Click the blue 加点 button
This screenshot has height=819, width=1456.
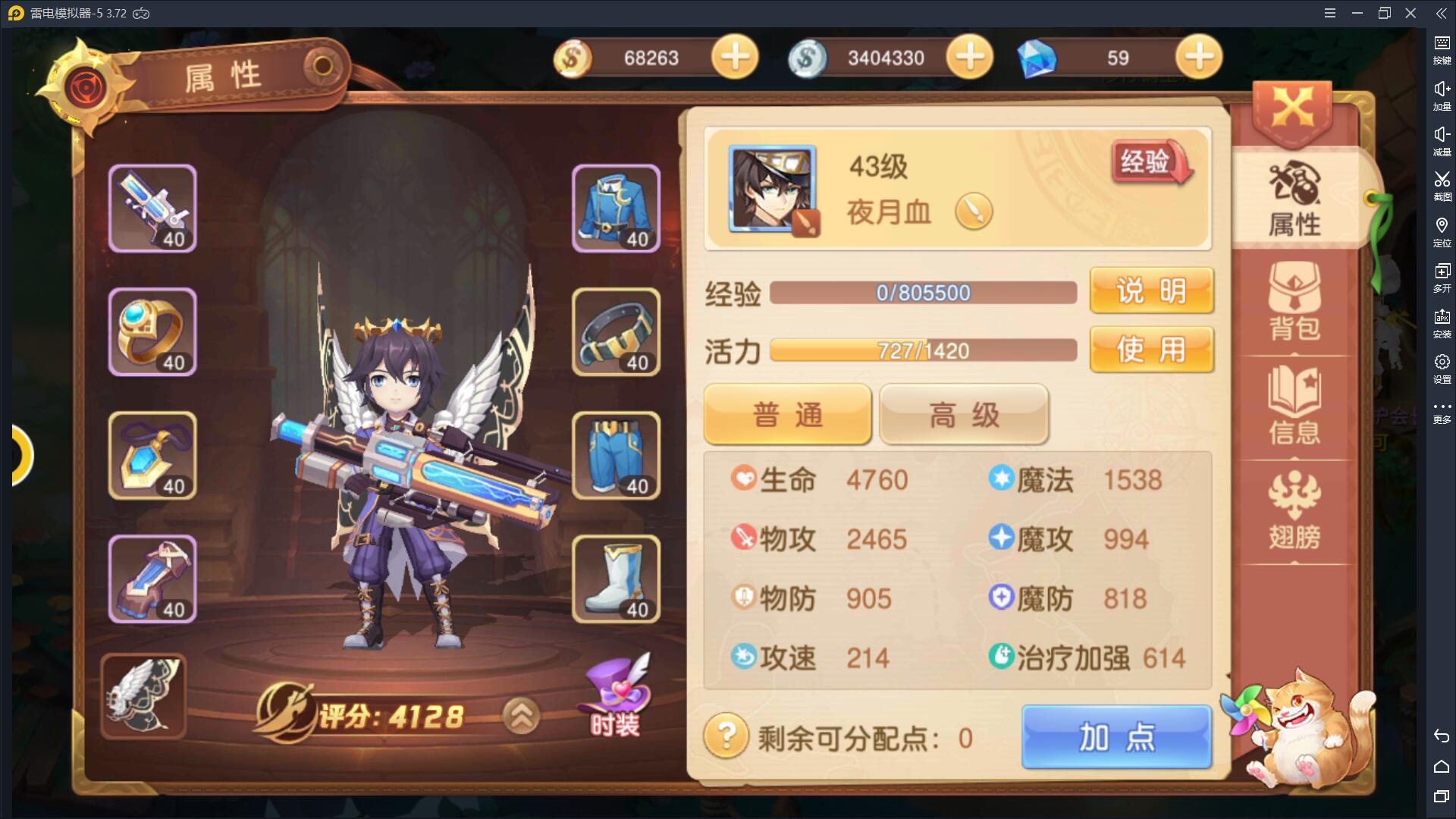pyautogui.click(x=1116, y=737)
